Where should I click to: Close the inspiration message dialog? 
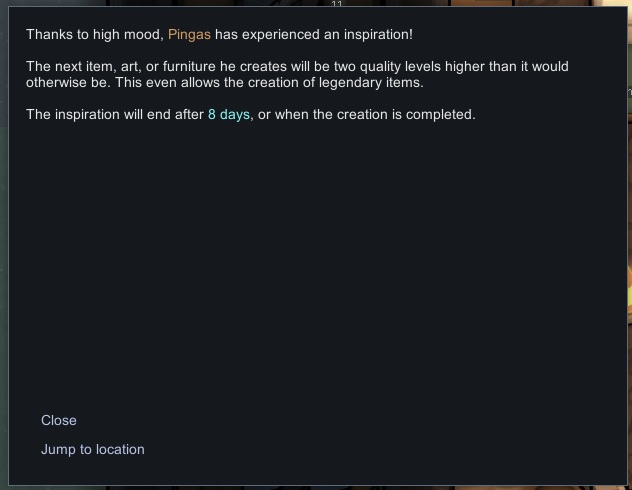(x=59, y=421)
